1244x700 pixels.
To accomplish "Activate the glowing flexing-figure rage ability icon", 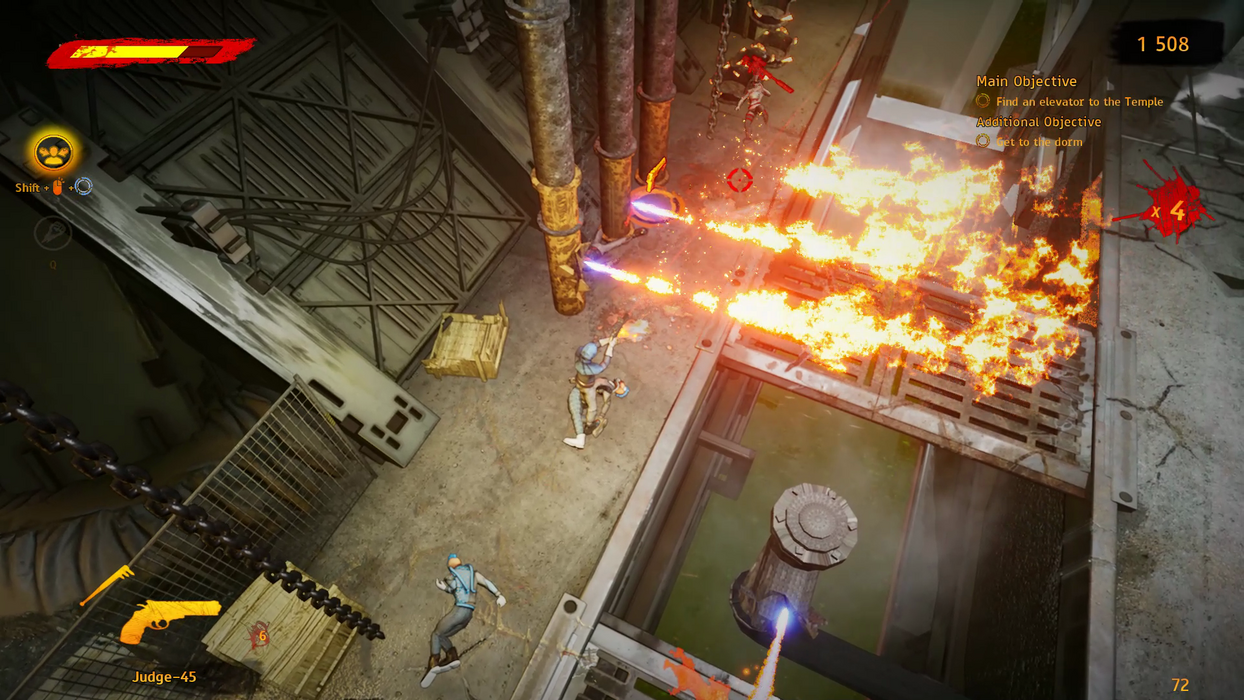I will pos(53,153).
